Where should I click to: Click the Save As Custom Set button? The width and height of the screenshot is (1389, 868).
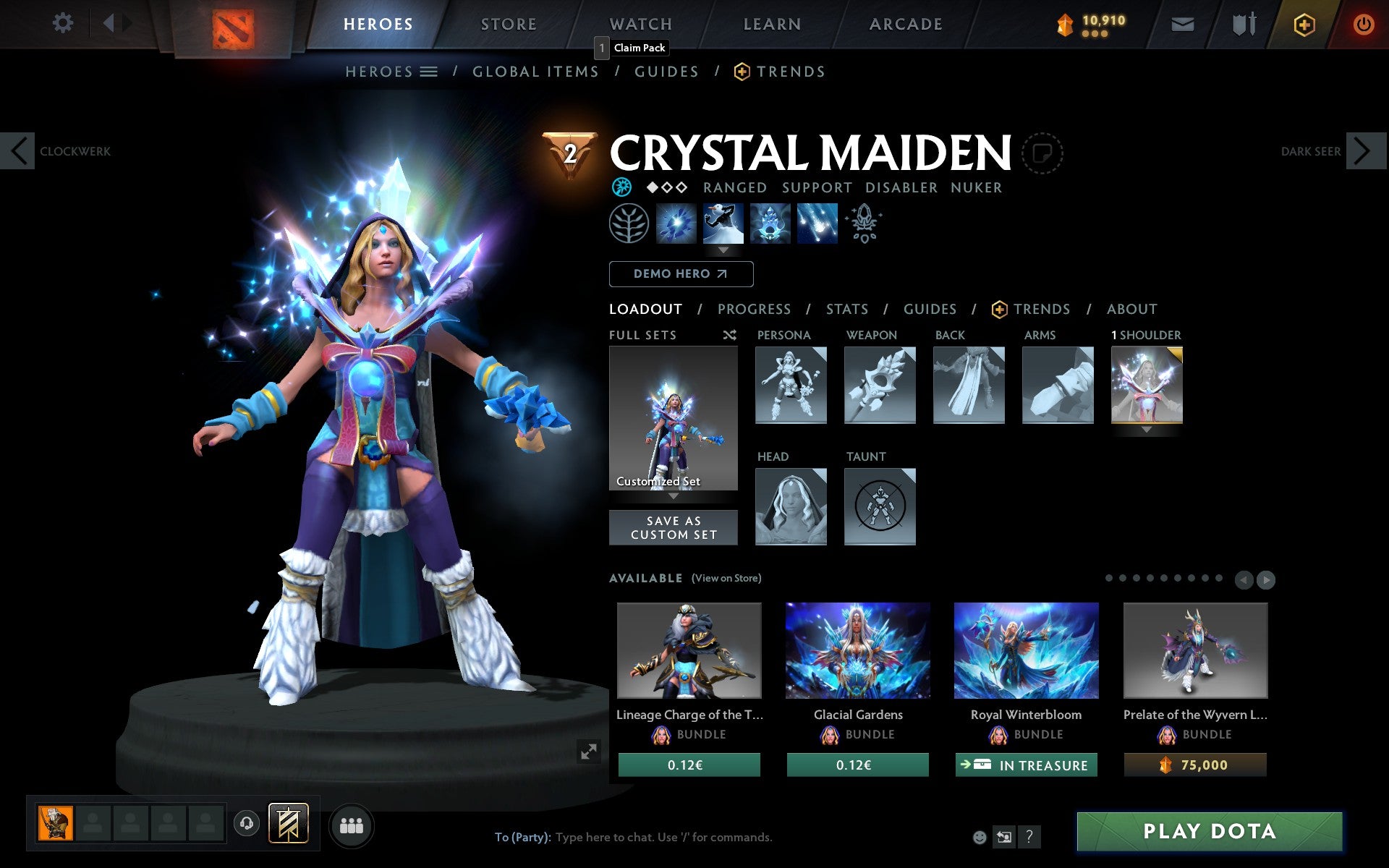674,527
